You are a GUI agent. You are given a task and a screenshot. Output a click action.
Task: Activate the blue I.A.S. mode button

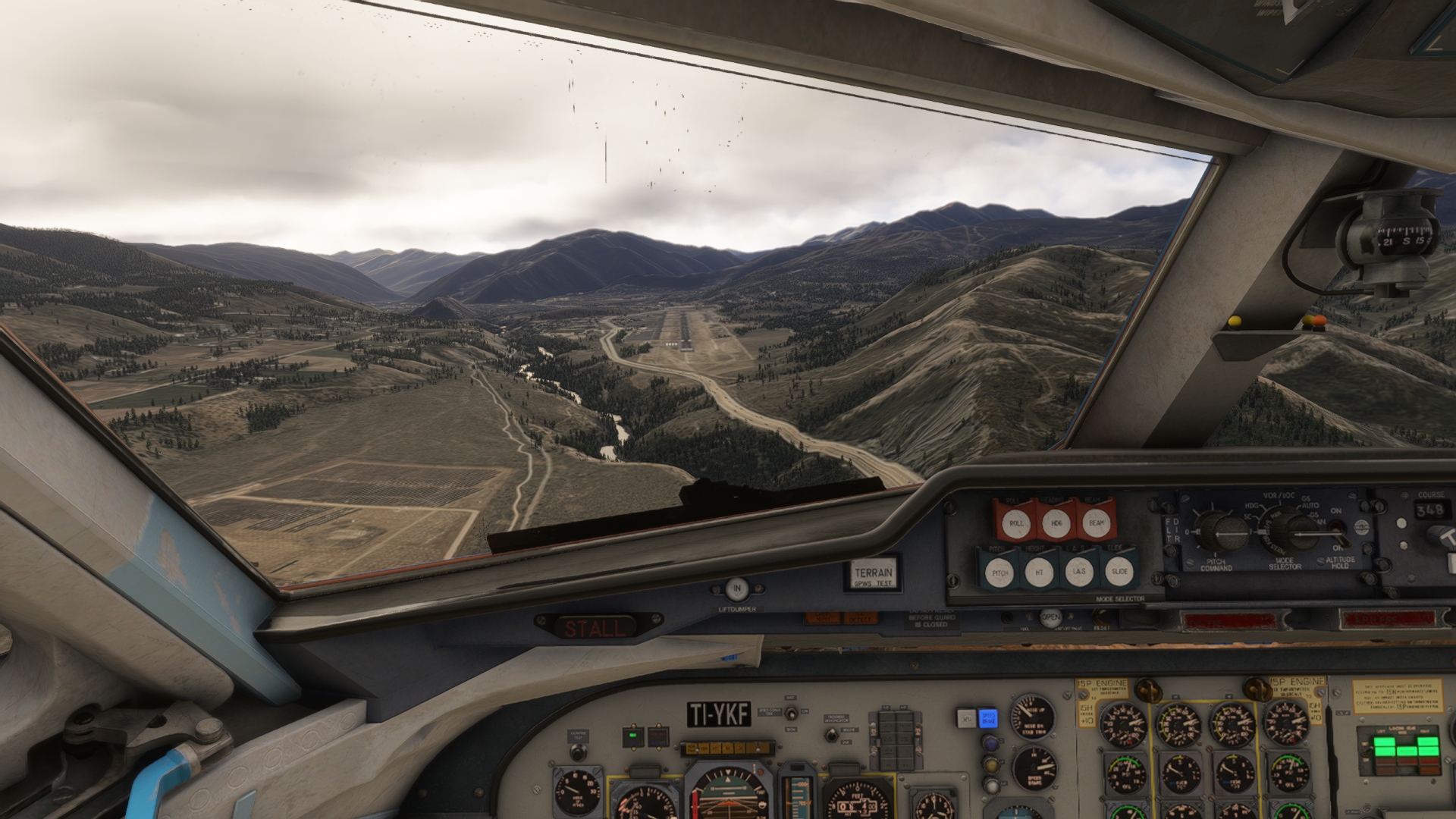[x=1078, y=572]
